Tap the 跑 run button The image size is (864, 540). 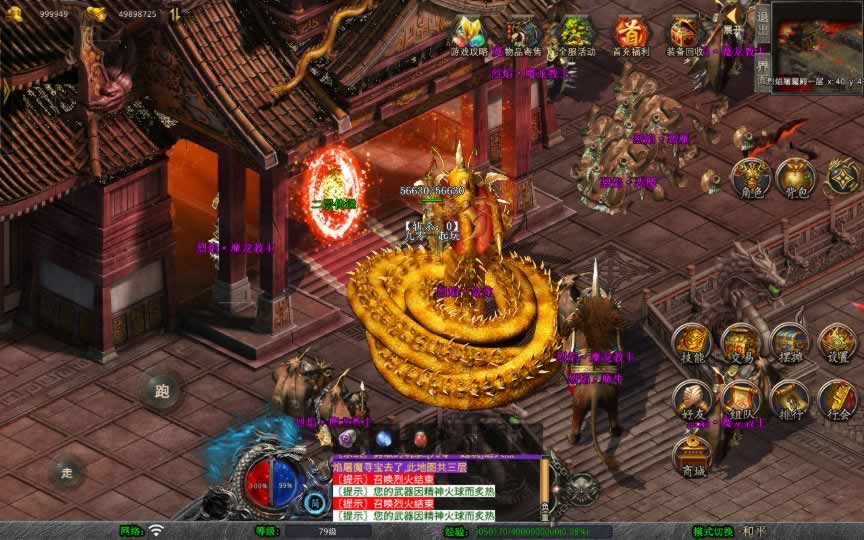[x=162, y=389]
